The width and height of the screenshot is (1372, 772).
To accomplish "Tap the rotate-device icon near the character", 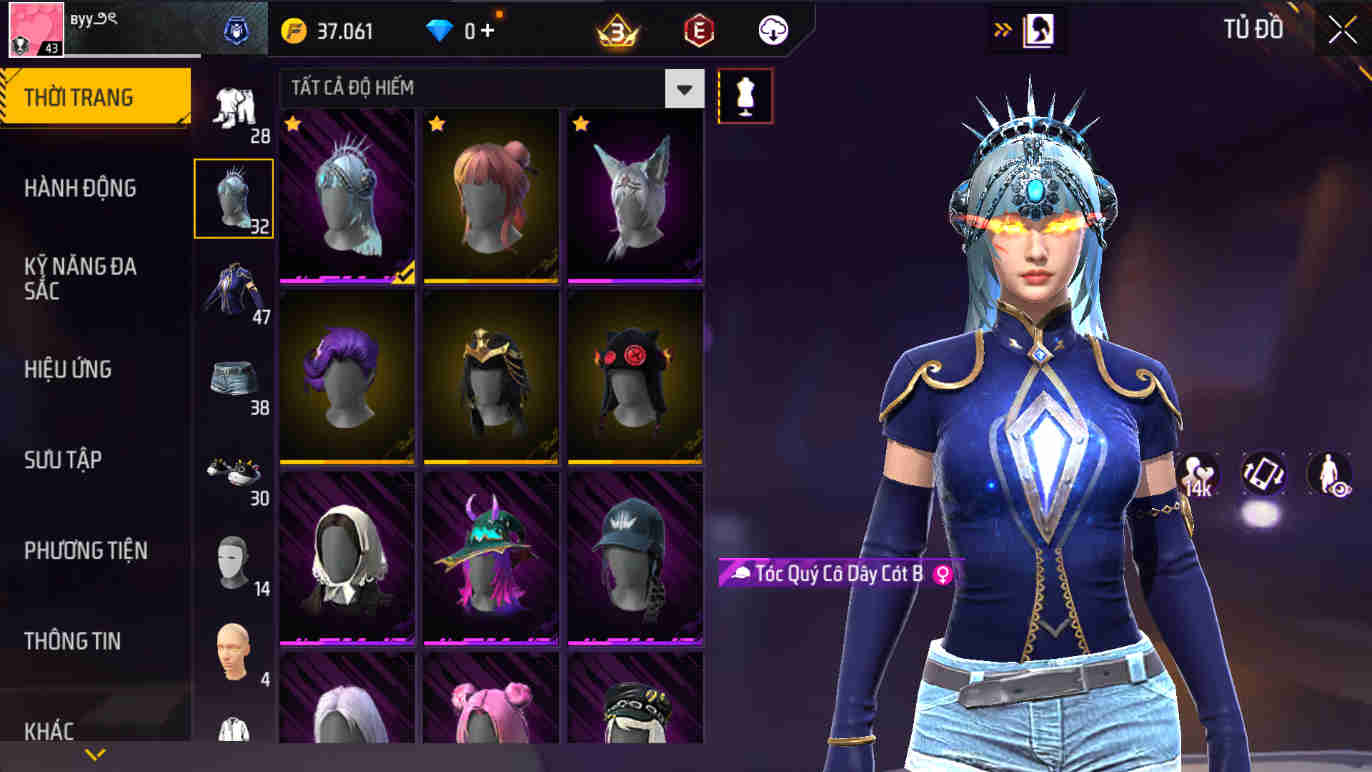I will pos(1262,472).
